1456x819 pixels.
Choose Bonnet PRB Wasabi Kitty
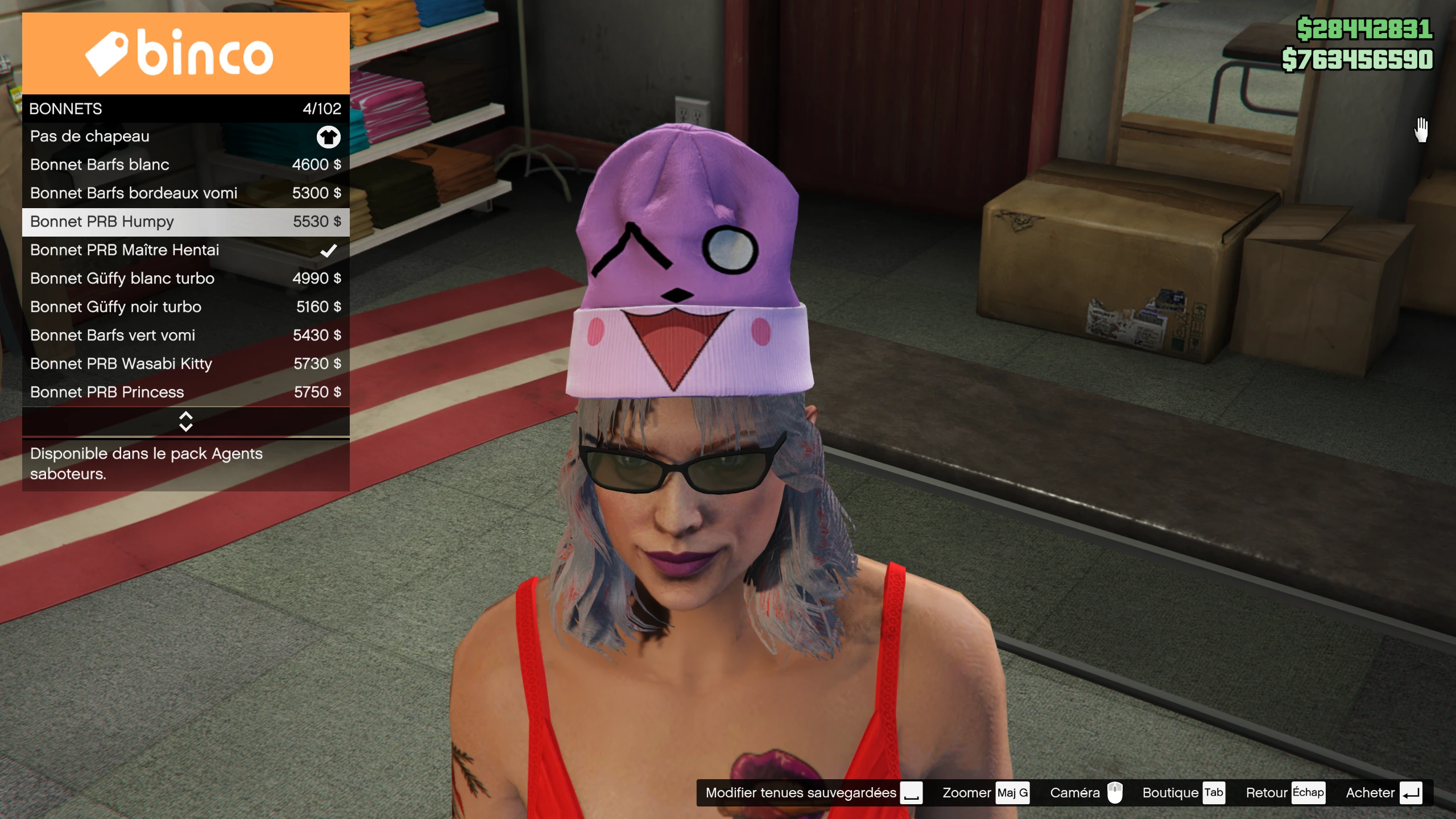click(x=185, y=364)
